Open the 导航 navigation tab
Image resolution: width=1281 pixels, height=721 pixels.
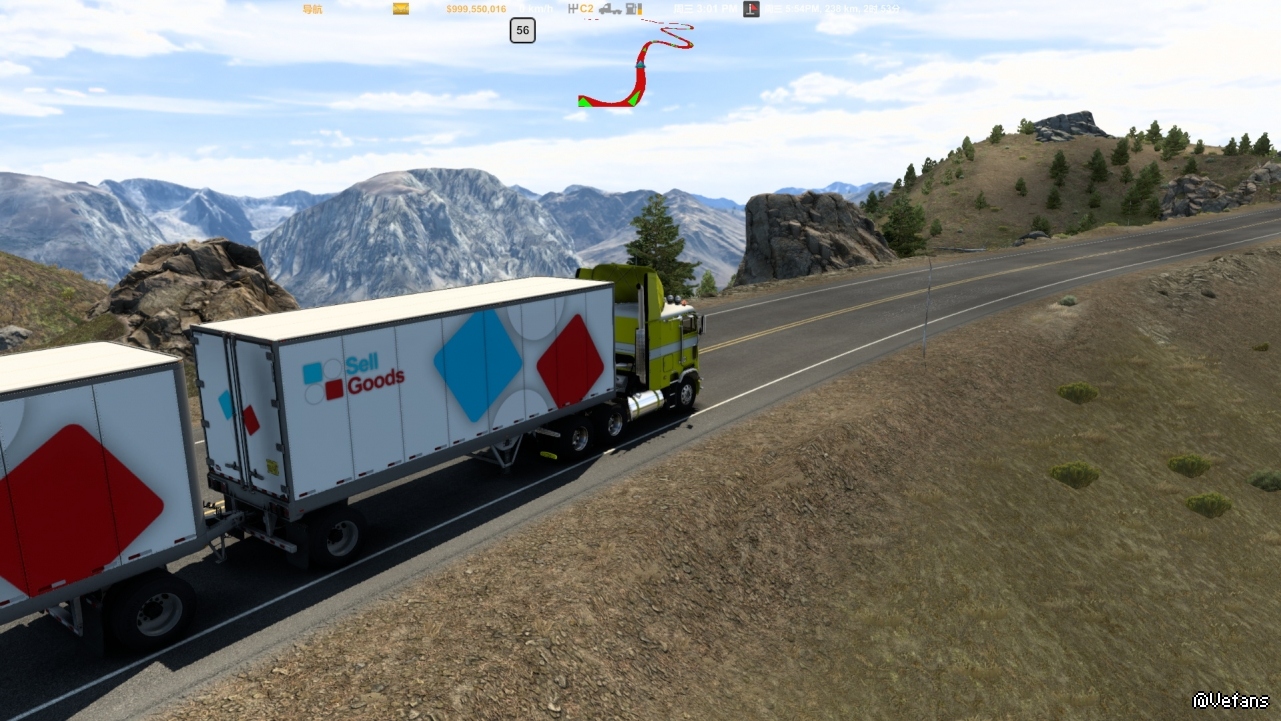click(312, 9)
